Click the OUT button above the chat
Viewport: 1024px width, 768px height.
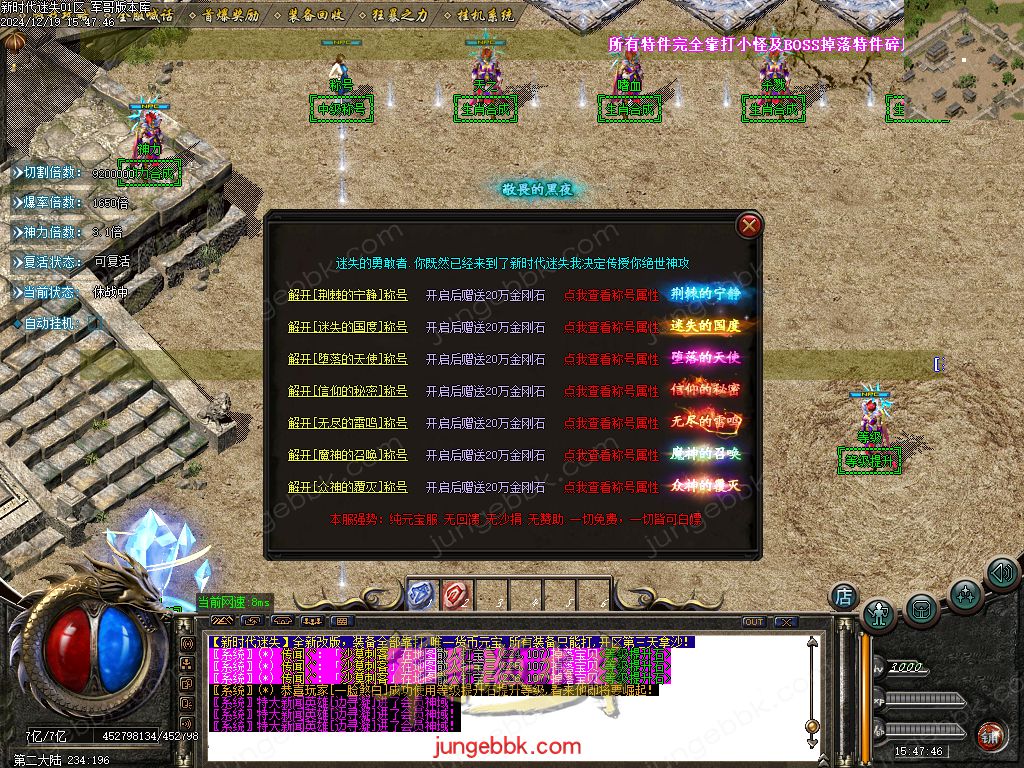(x=753, y=622)
